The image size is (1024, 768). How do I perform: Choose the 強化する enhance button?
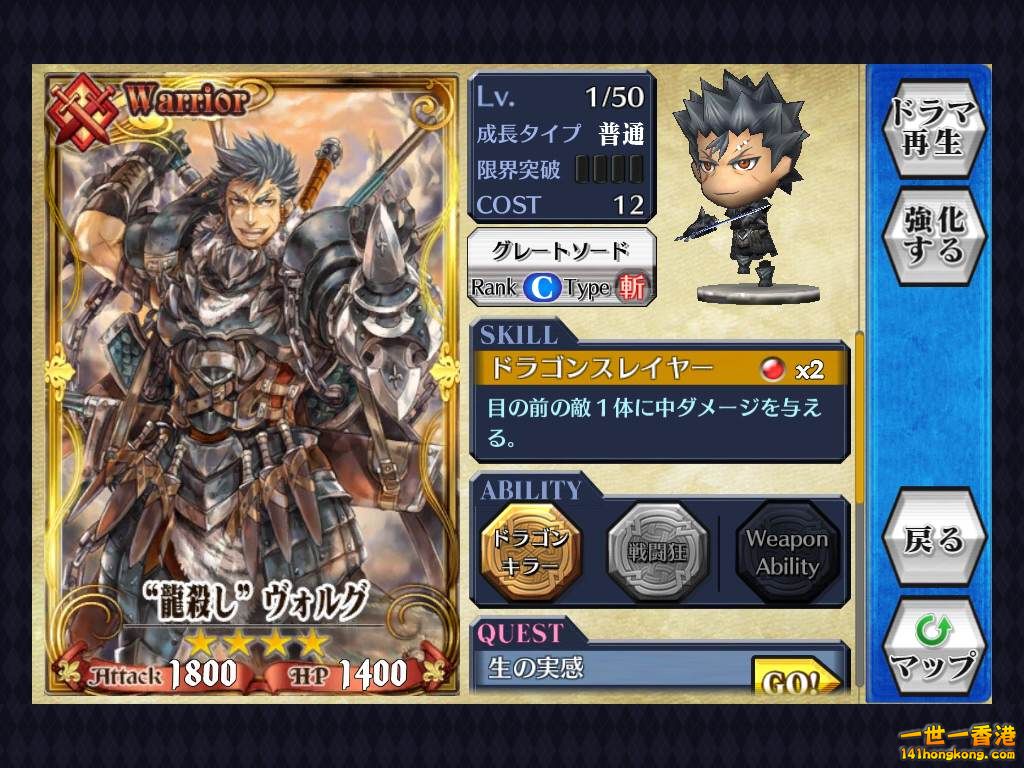pos(934,234)
